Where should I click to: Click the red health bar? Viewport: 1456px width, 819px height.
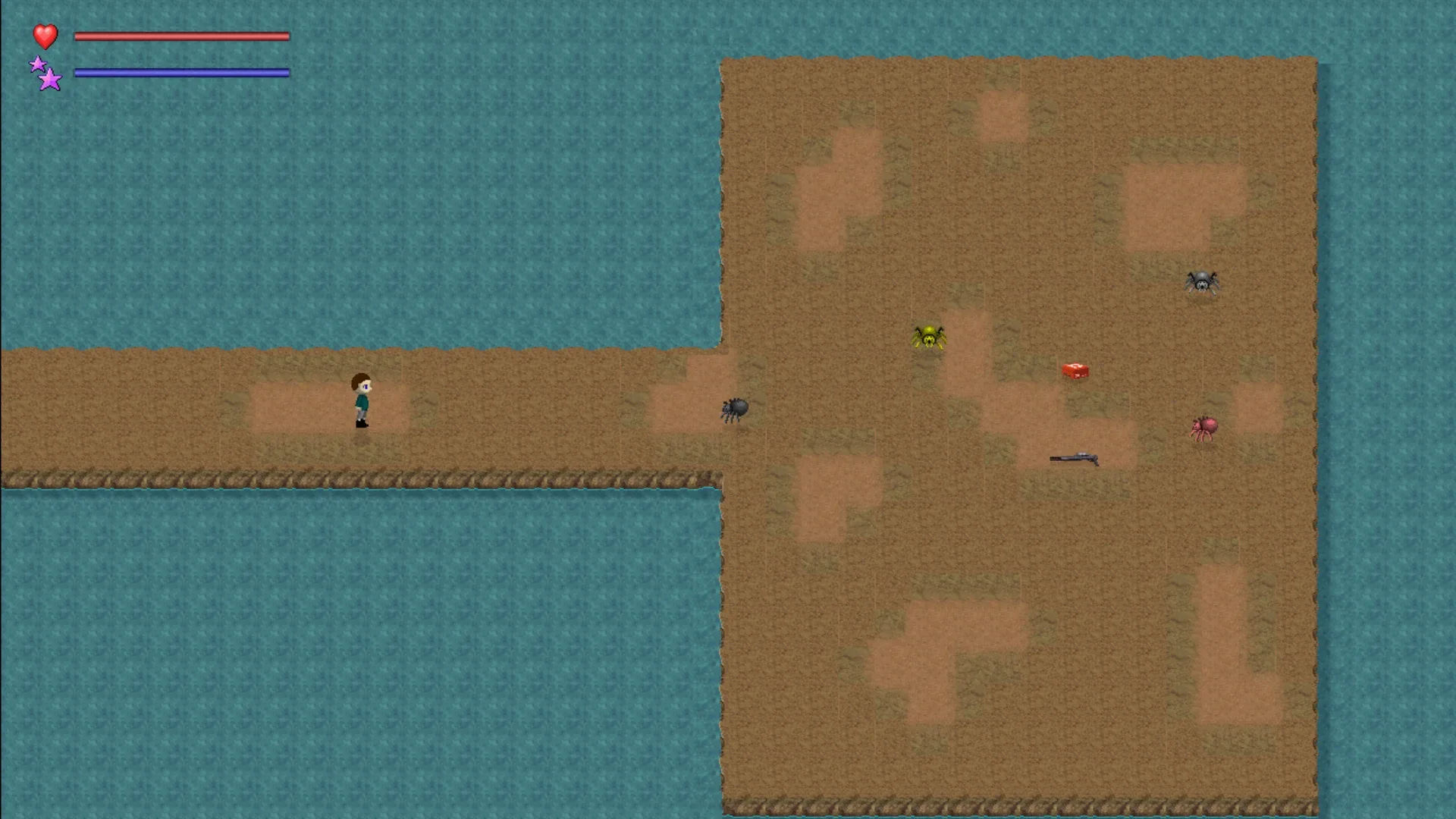(x=182, y=35)
